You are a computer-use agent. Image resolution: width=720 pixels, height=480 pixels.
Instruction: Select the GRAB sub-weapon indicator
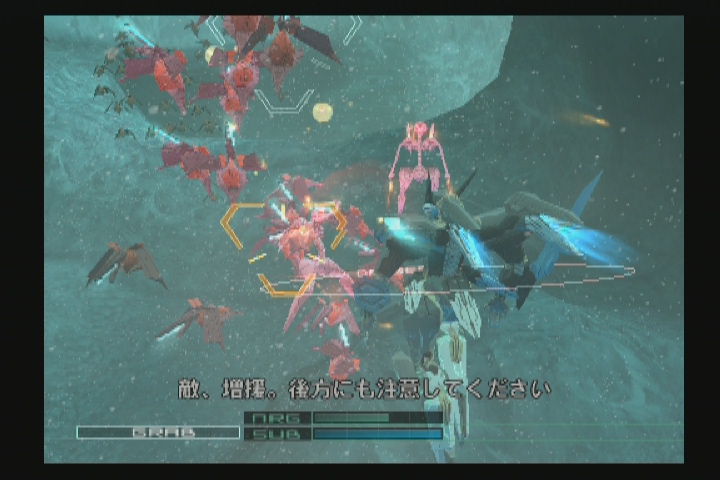click(158, 433)
